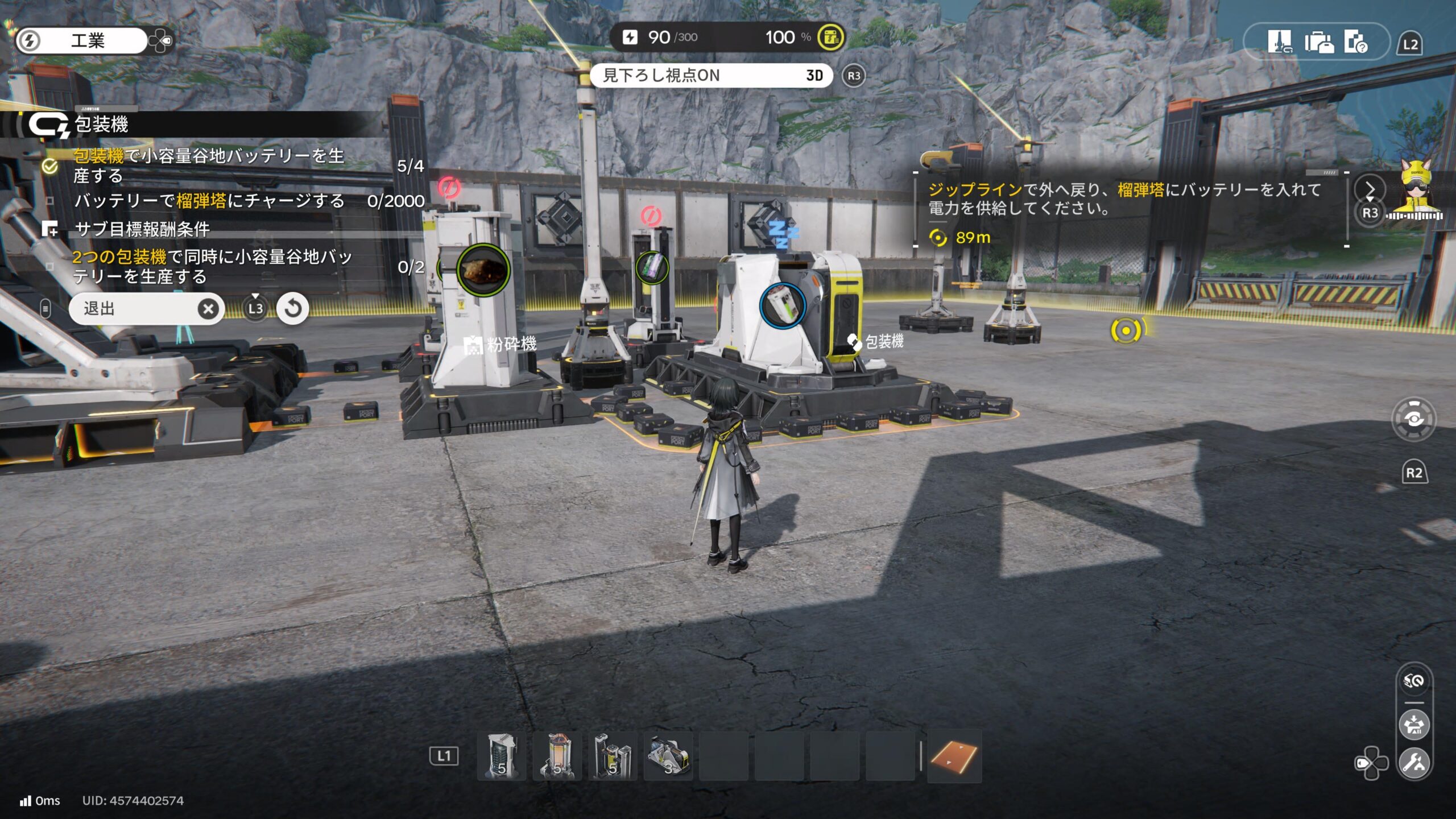Select the first cylindrical tower building slot
This screenshot has width=1456, height=819.
[502, 756]
